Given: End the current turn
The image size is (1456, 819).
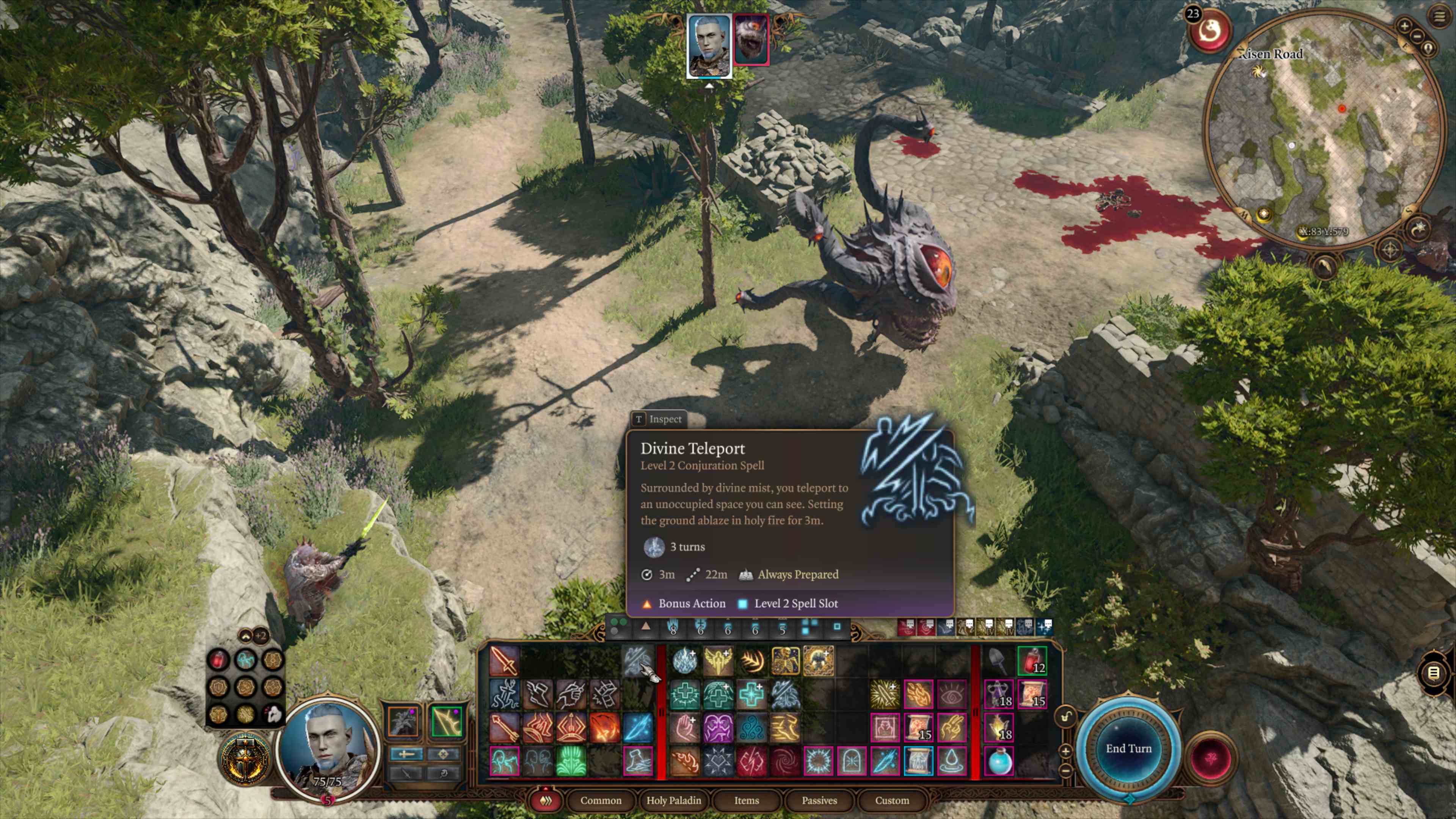Looking at the screenshot, I should pyautogui.click(x=1128, y=748).
